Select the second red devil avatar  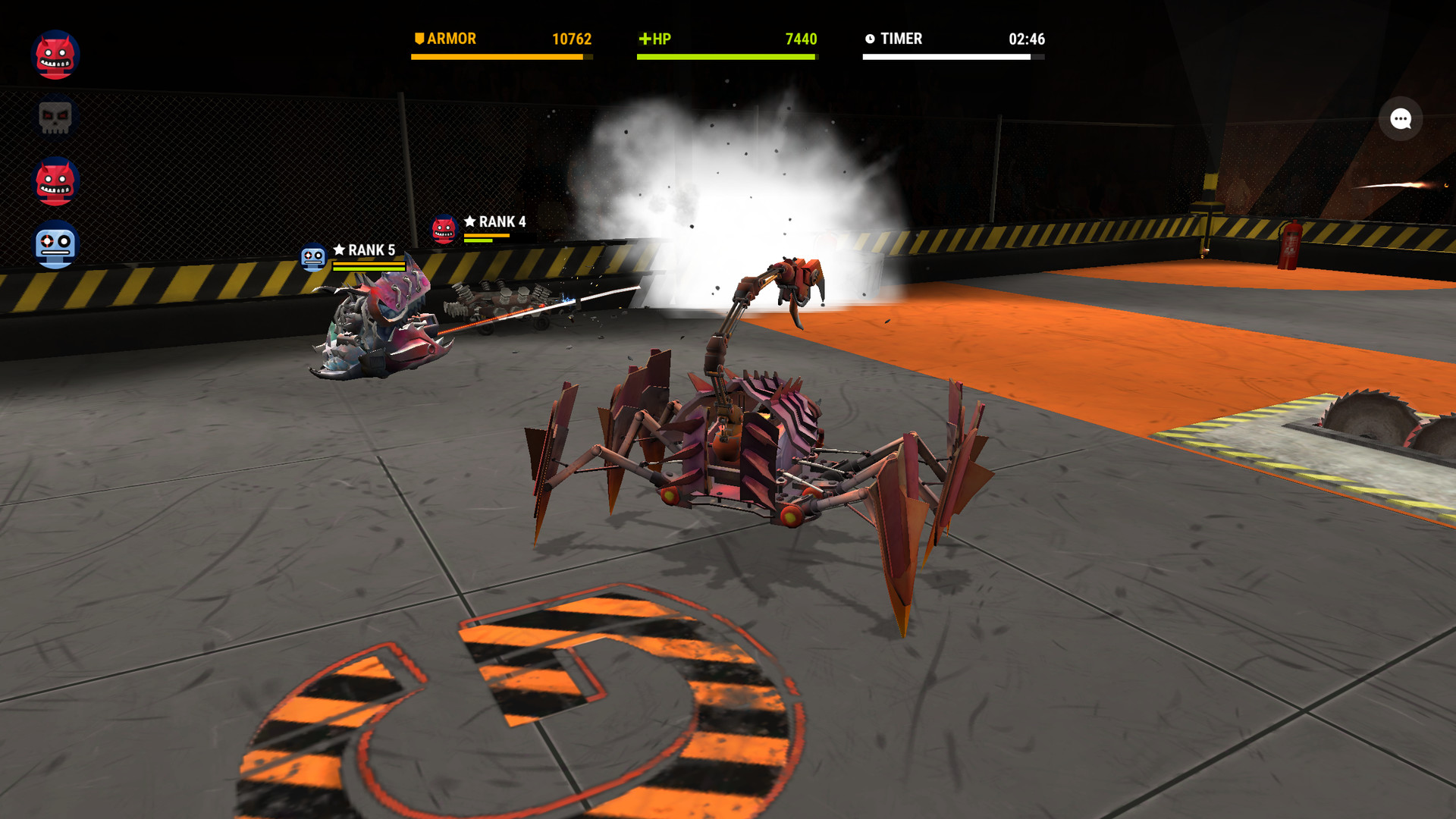click(x=53, y=180)
